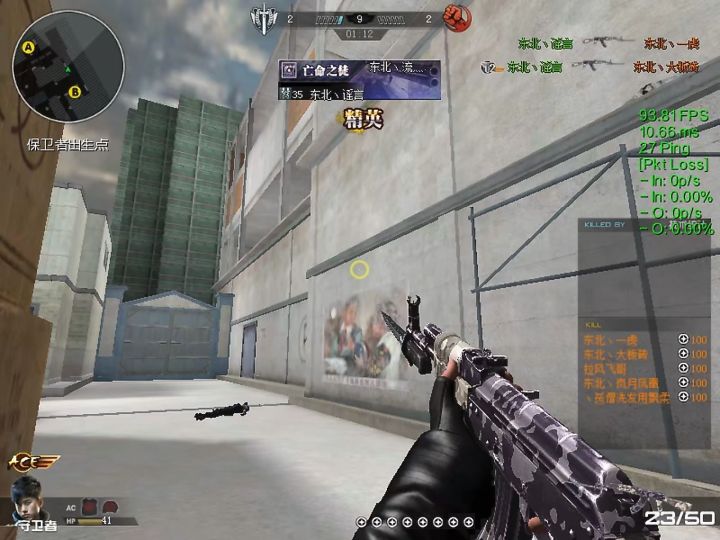This screenshot has width=720, height=540.
Task: Click the red fist team emblem
Action: pos(455,17)
